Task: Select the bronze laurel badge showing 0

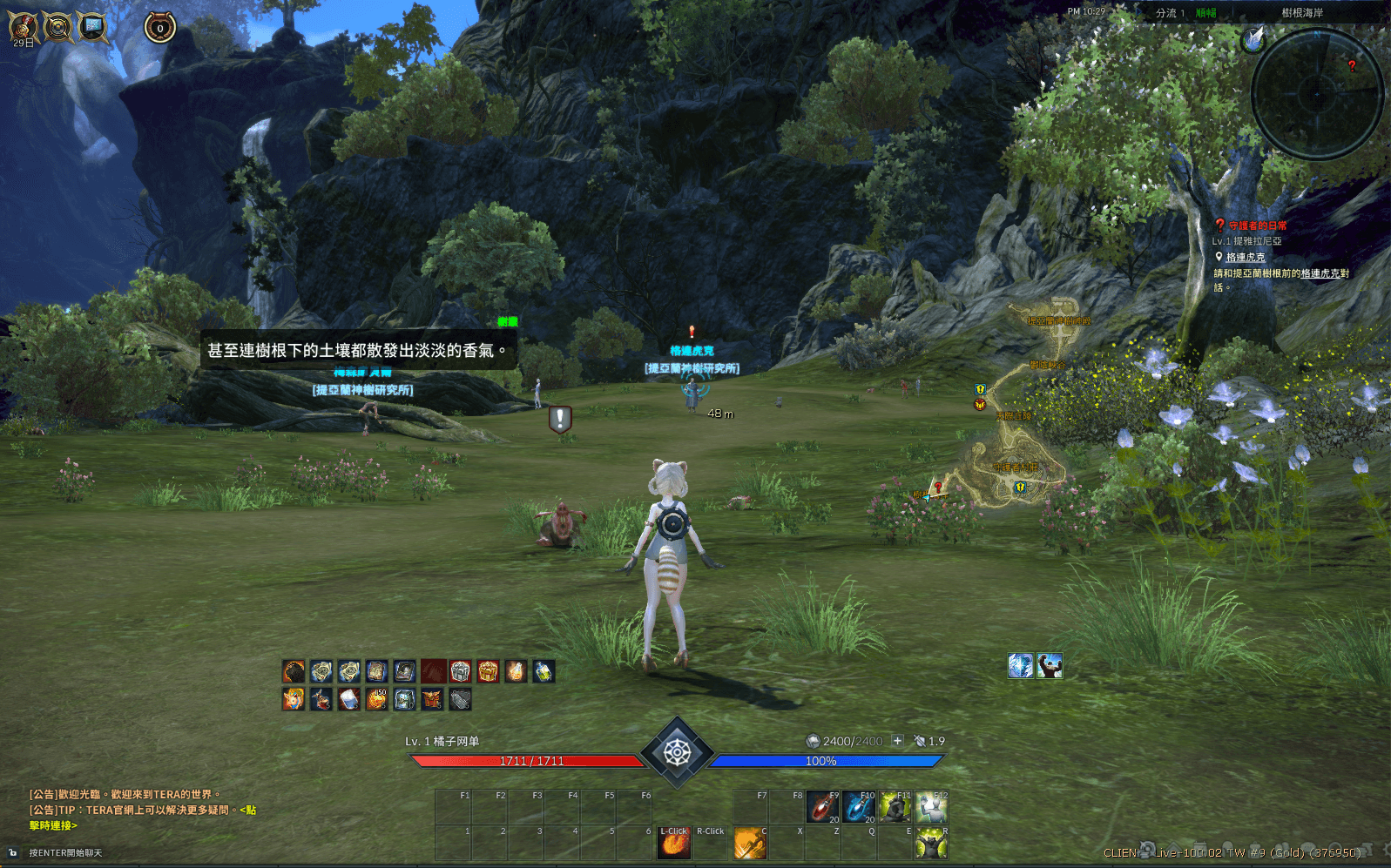Action: [x=159, y=28]
